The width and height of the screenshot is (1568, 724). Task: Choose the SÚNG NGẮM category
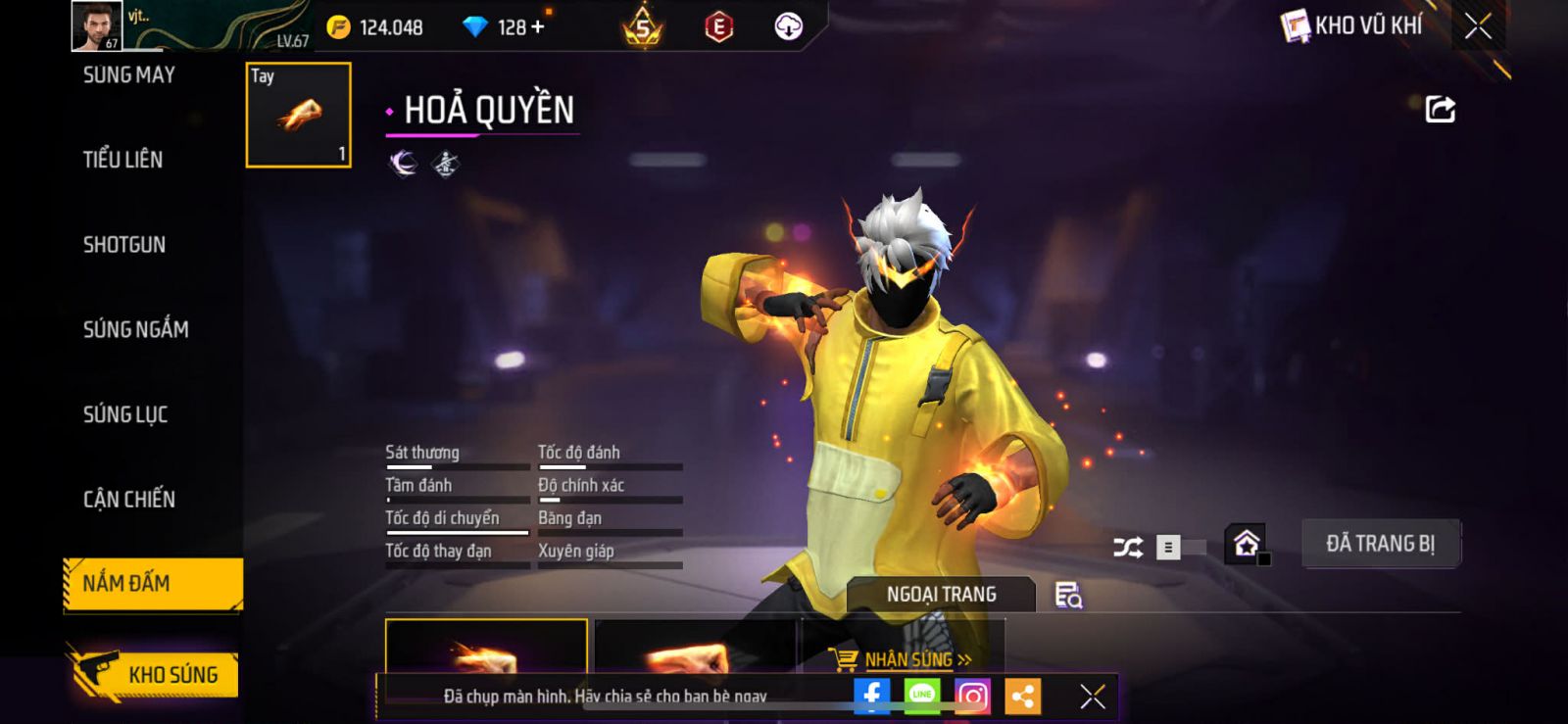135,329
